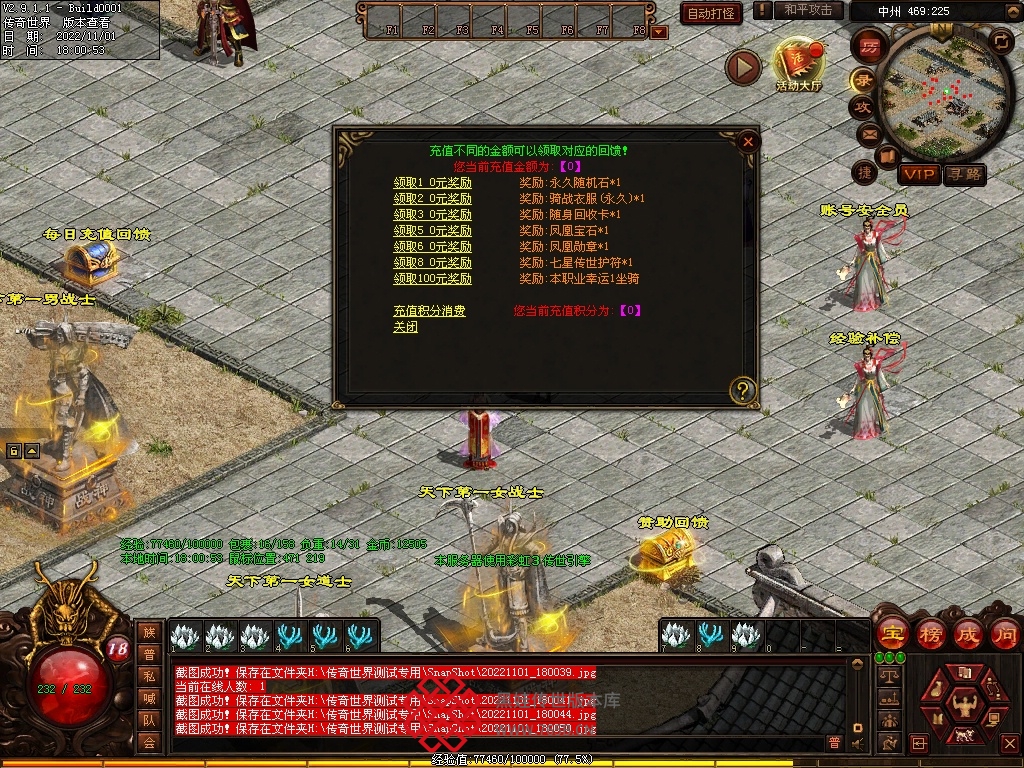Toggle the 自动打怪 auto-fight button
The image size is (1024, 768).
pos(711,14)
